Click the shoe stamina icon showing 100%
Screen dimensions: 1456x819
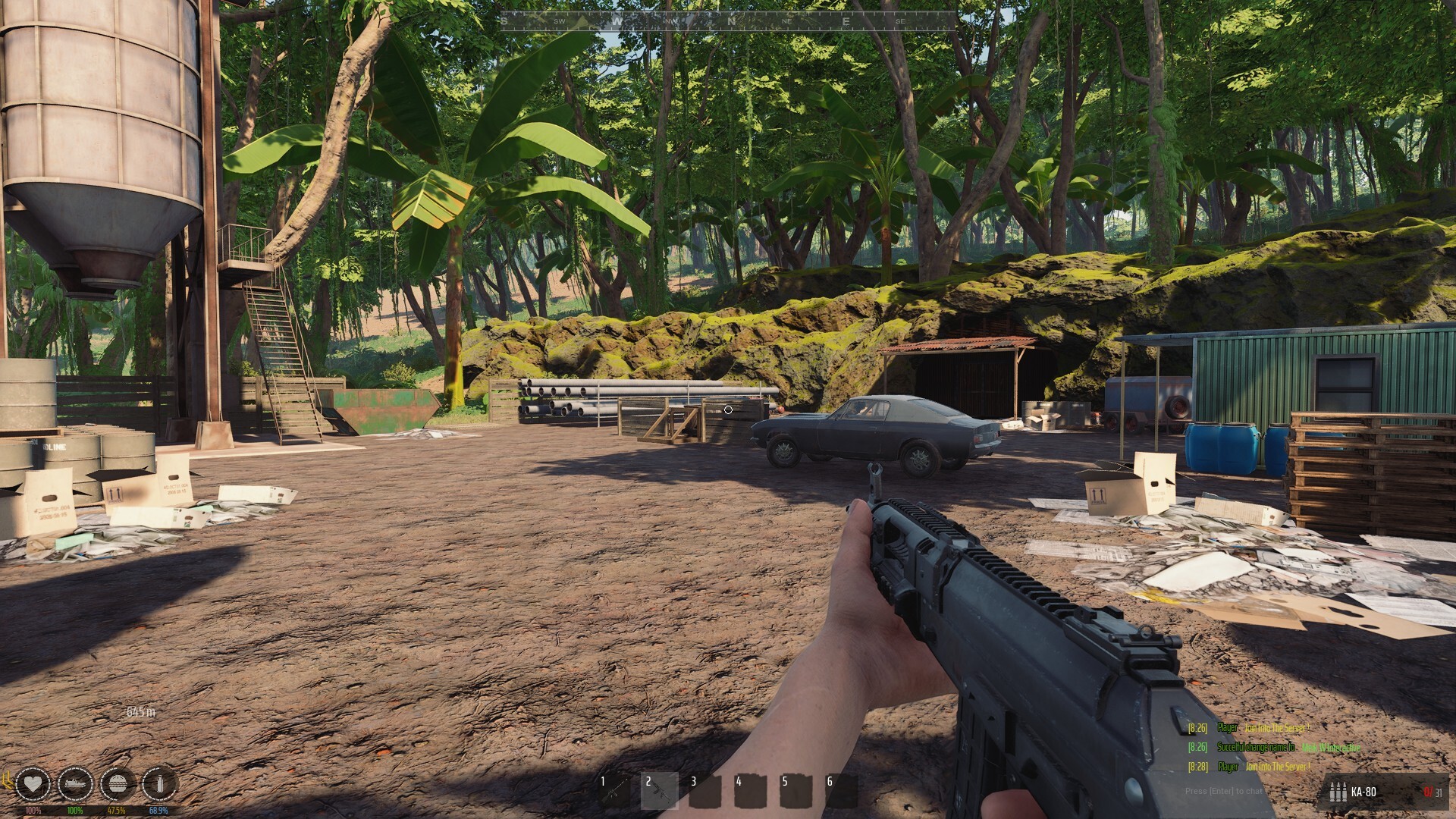76,784
